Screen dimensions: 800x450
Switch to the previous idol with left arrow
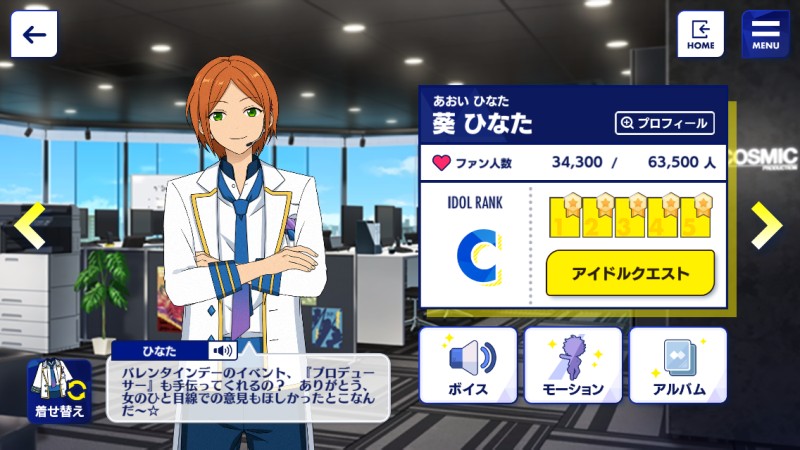30,225
